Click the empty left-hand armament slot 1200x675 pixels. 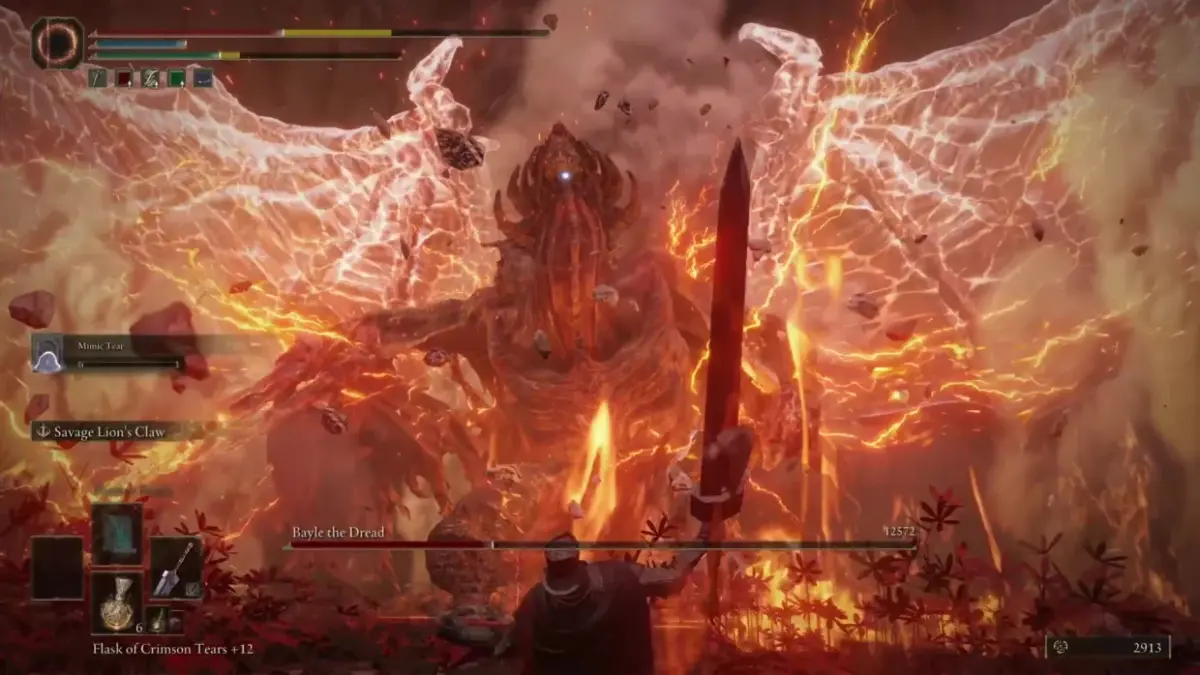pyautogui.click(x=57, y=568)
